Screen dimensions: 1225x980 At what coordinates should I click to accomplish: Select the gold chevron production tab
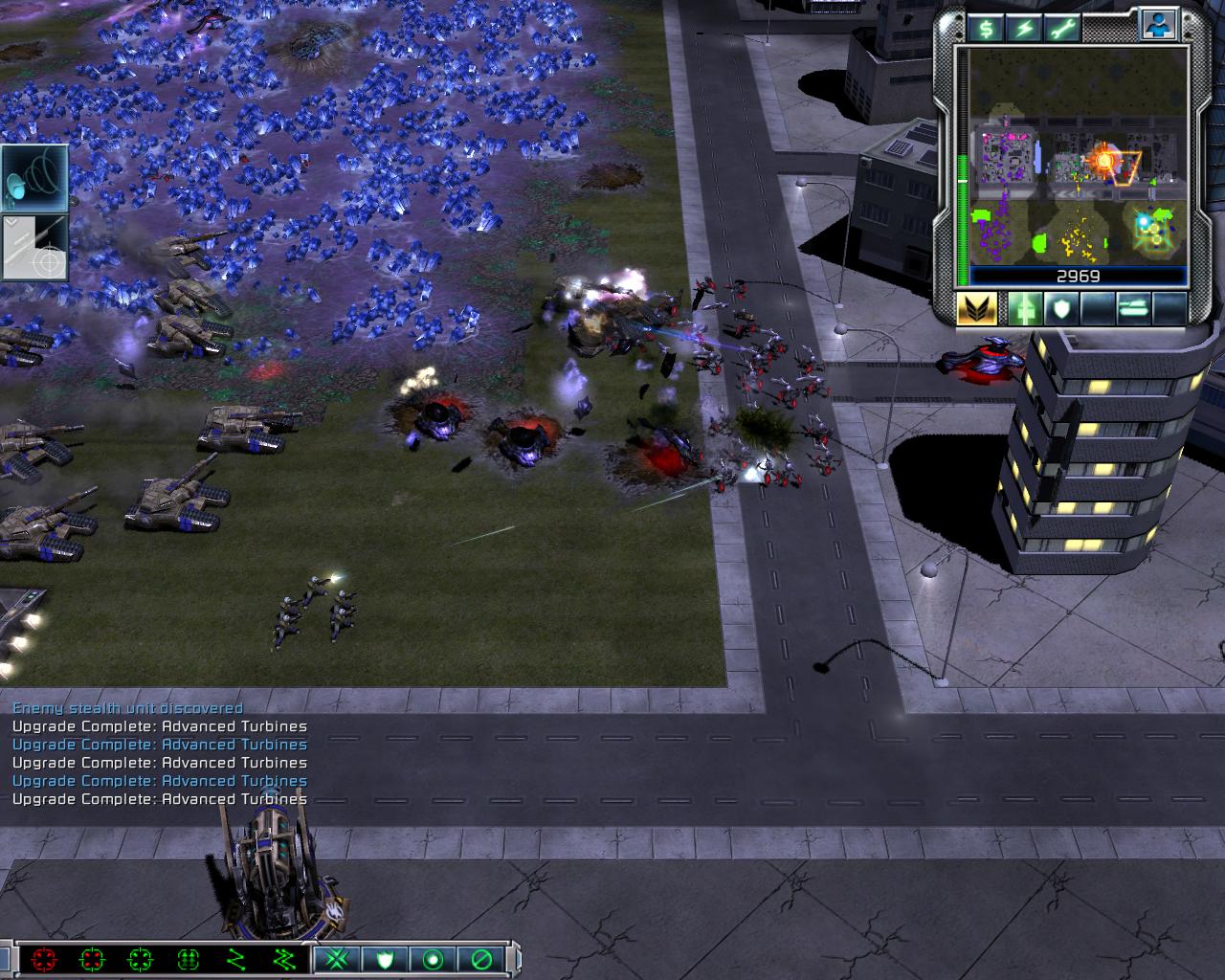pyautogui.click(x=977, y=308)
